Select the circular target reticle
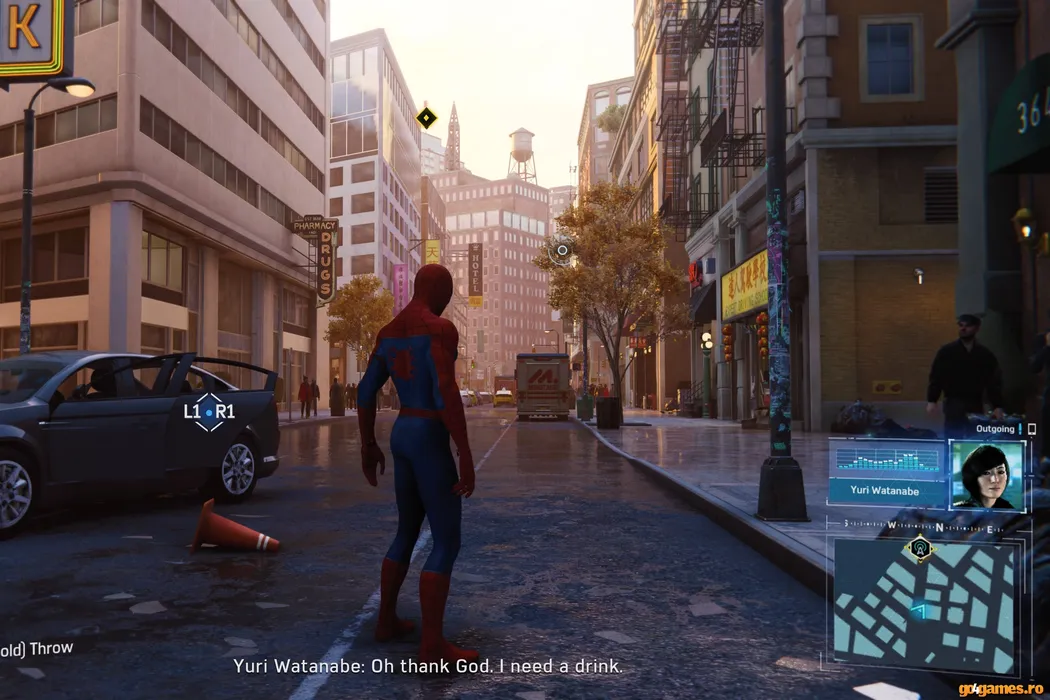Screen dimensions: 1050x700 (x=562, y=250)
